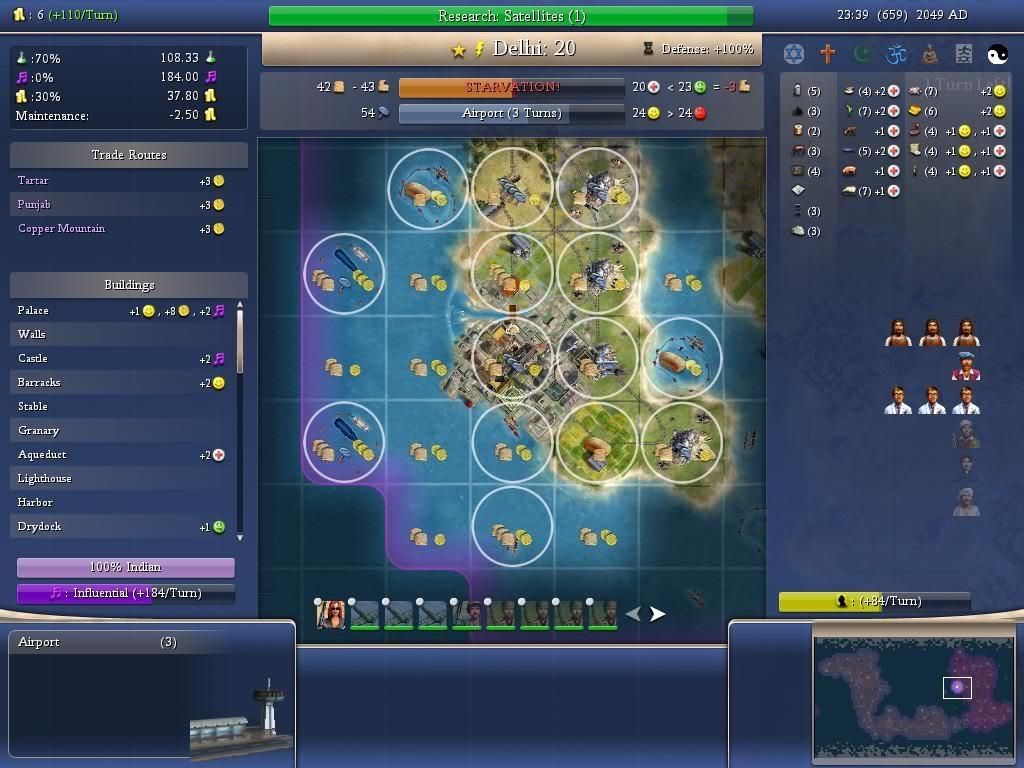Click the Copper Mountain trade route
The width and height of the screenshot is (1024, 768).
coord(61,228)
